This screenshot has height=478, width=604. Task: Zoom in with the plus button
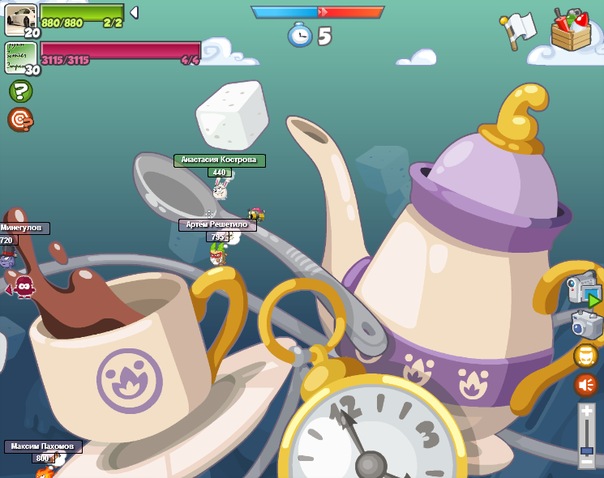[x=587, y=410]
